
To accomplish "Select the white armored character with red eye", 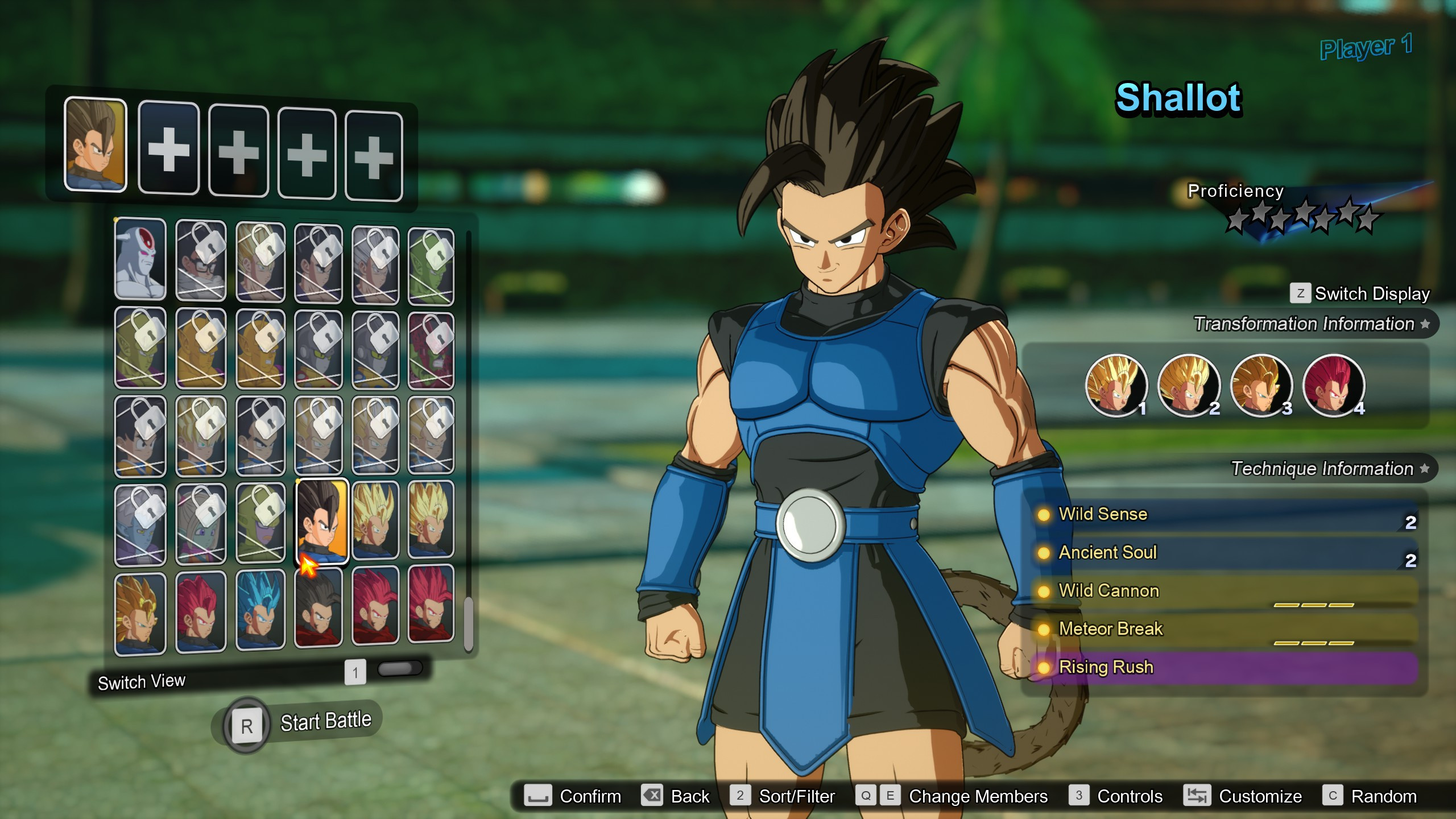I will click(x=140, y=259).
